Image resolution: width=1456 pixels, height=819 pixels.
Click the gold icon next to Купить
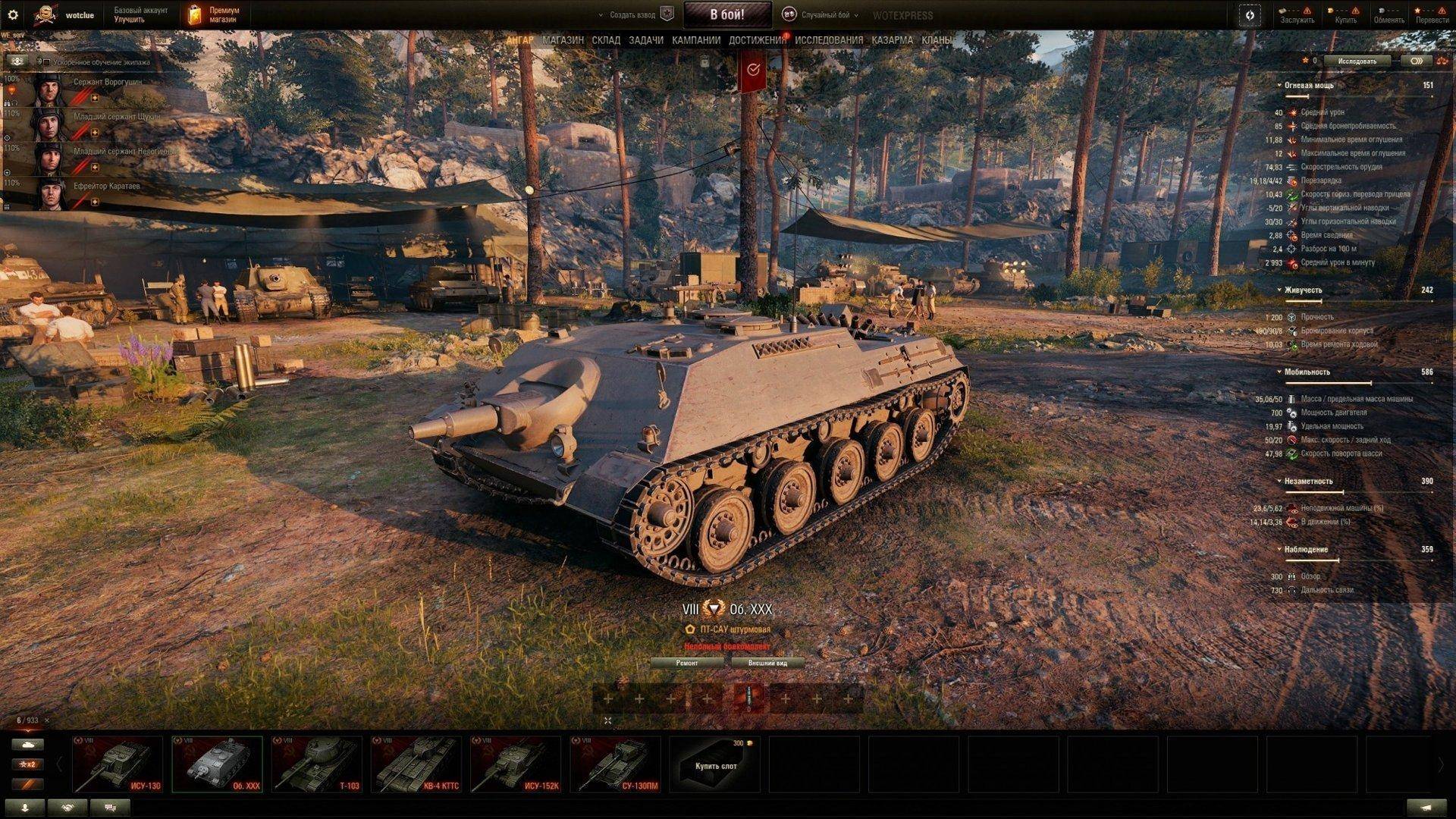pos(1329,11)
